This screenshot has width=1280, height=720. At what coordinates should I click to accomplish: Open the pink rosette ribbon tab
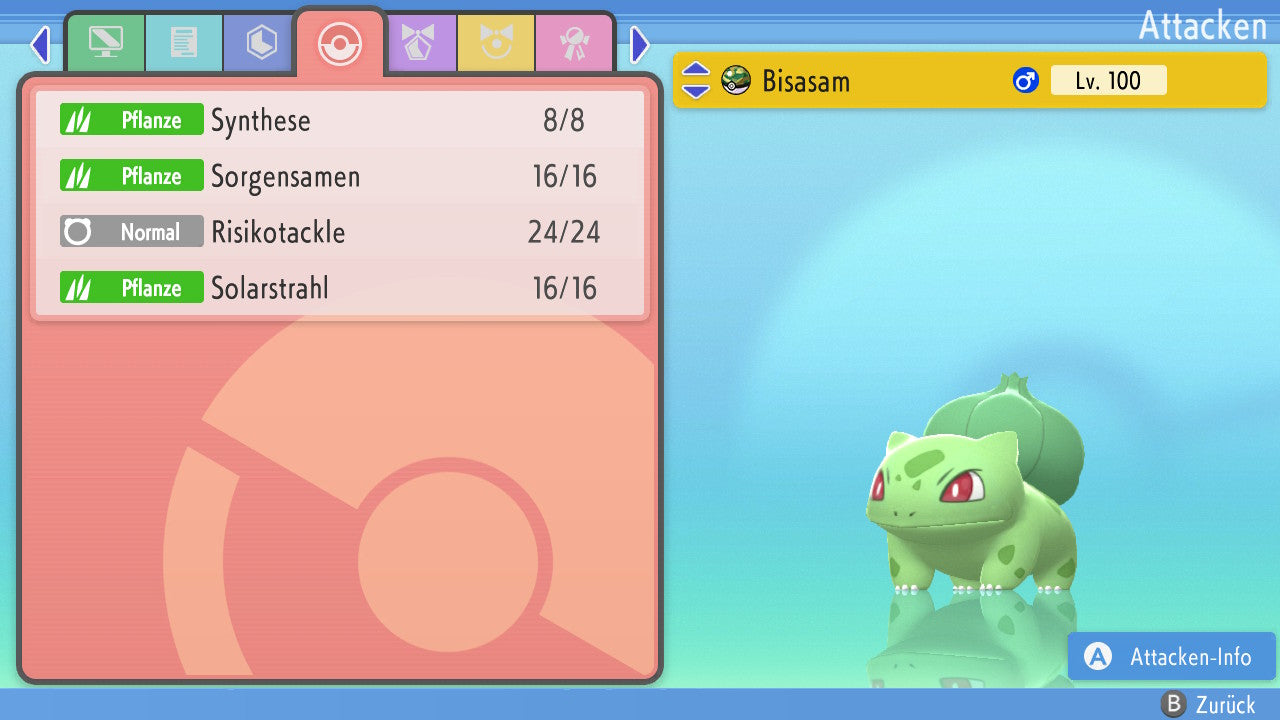coord(574,43)
